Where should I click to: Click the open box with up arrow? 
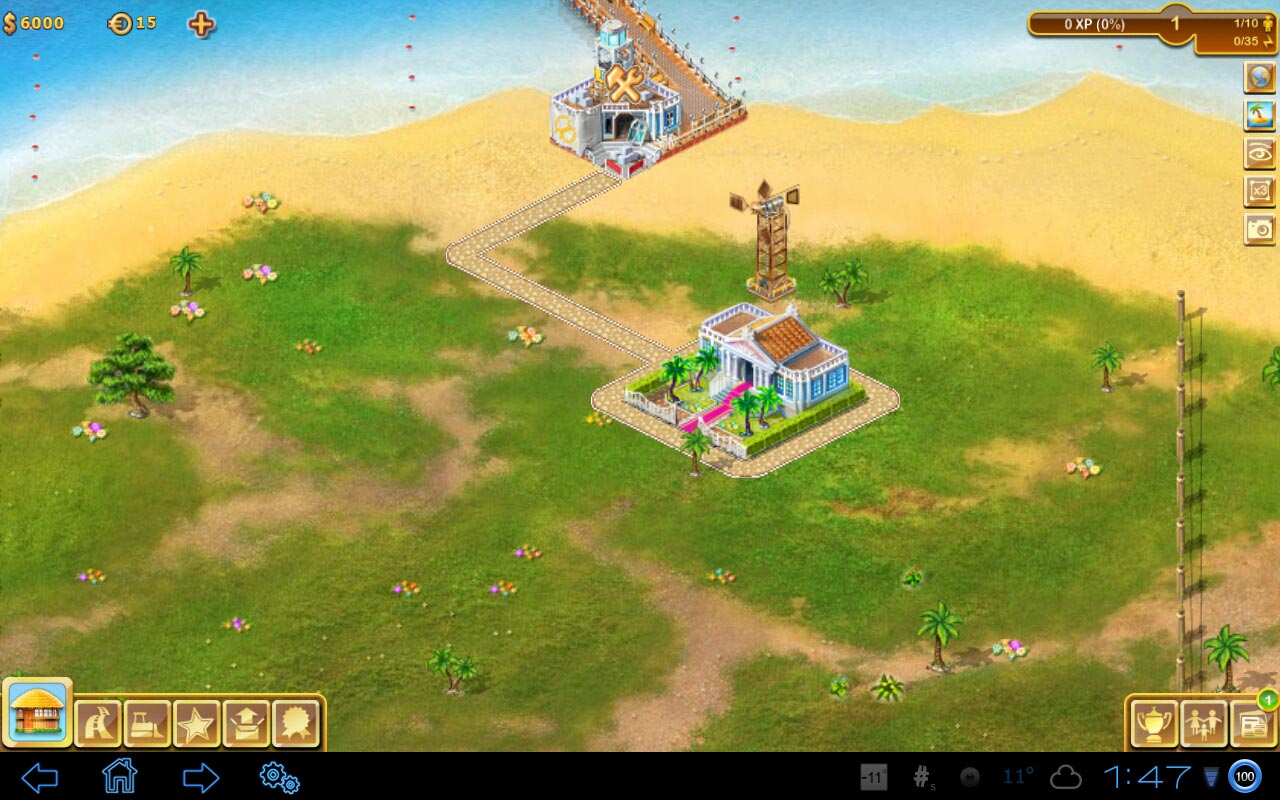(246, 722)
